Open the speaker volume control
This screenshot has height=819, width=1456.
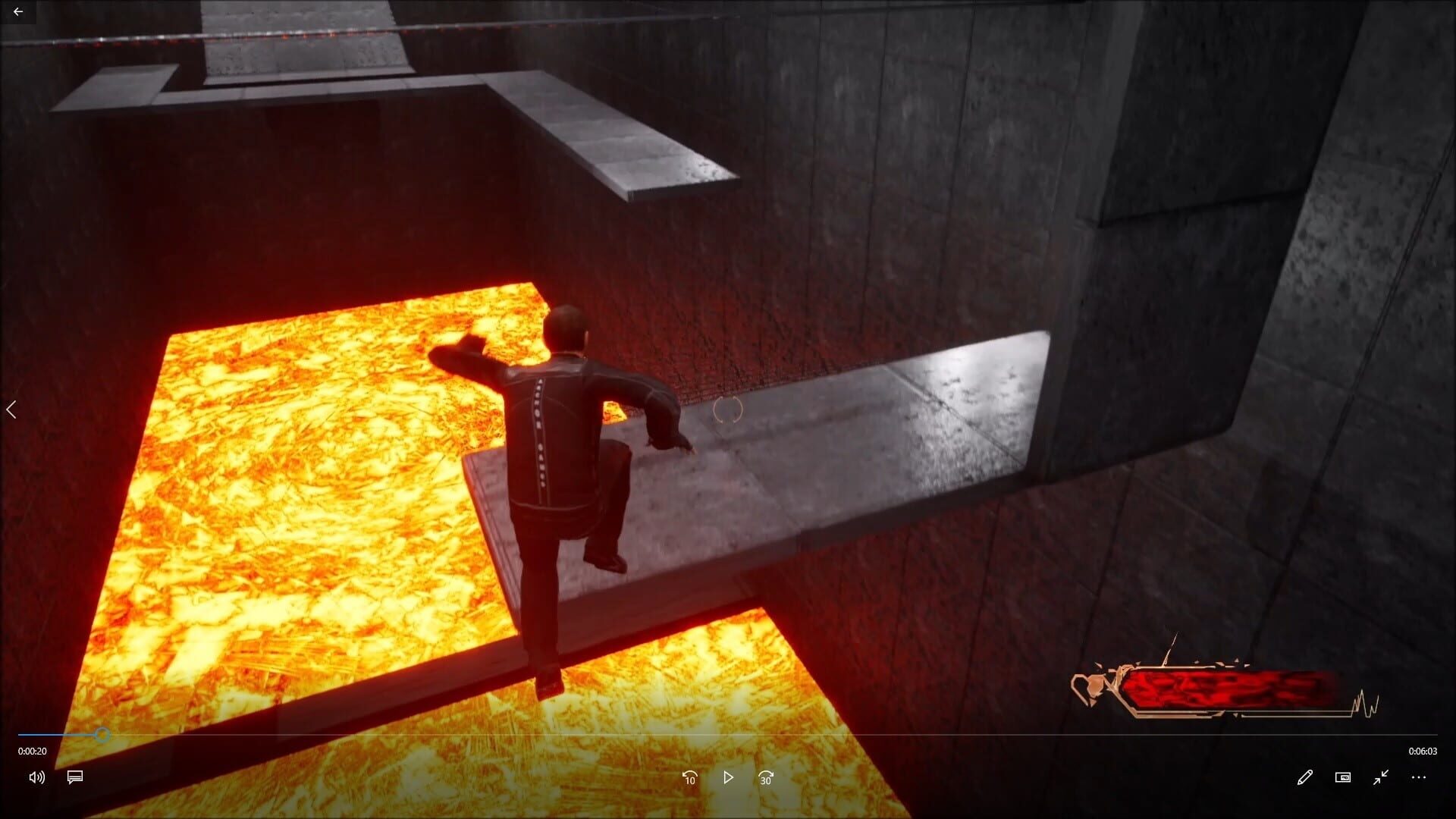pyautogui.click(x=36, y=777)
